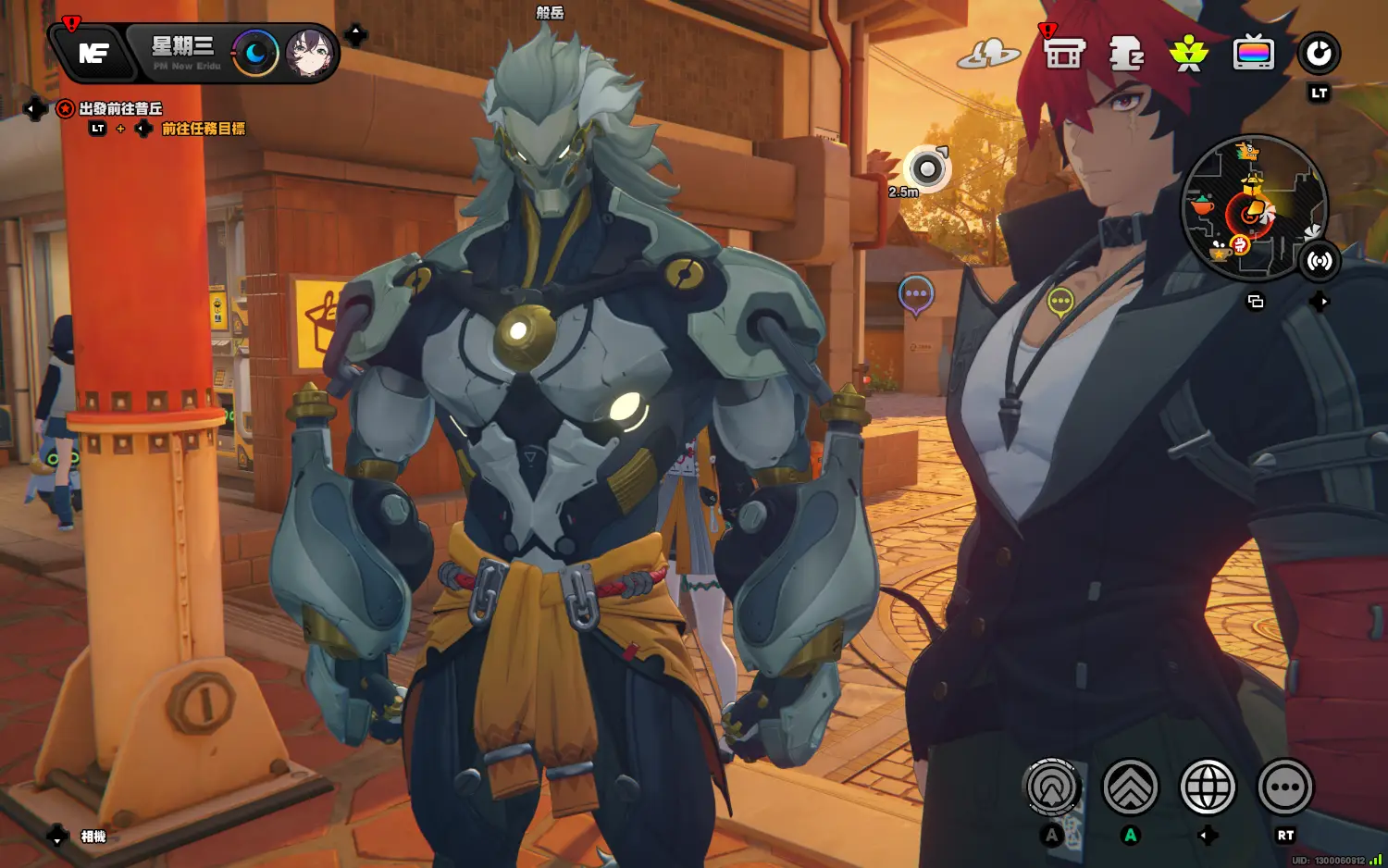Viewport: 1388px width, 868px height.
Task: Click the round swirl icon beside the TV
Action: 1319,54
